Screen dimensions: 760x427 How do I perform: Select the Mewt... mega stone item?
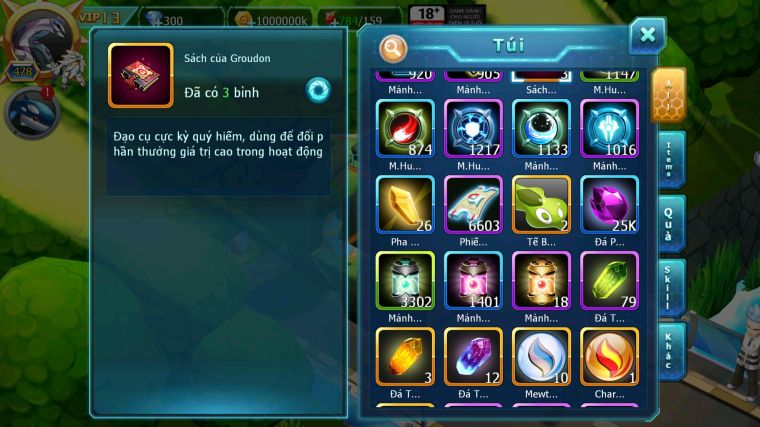point(541,357)
